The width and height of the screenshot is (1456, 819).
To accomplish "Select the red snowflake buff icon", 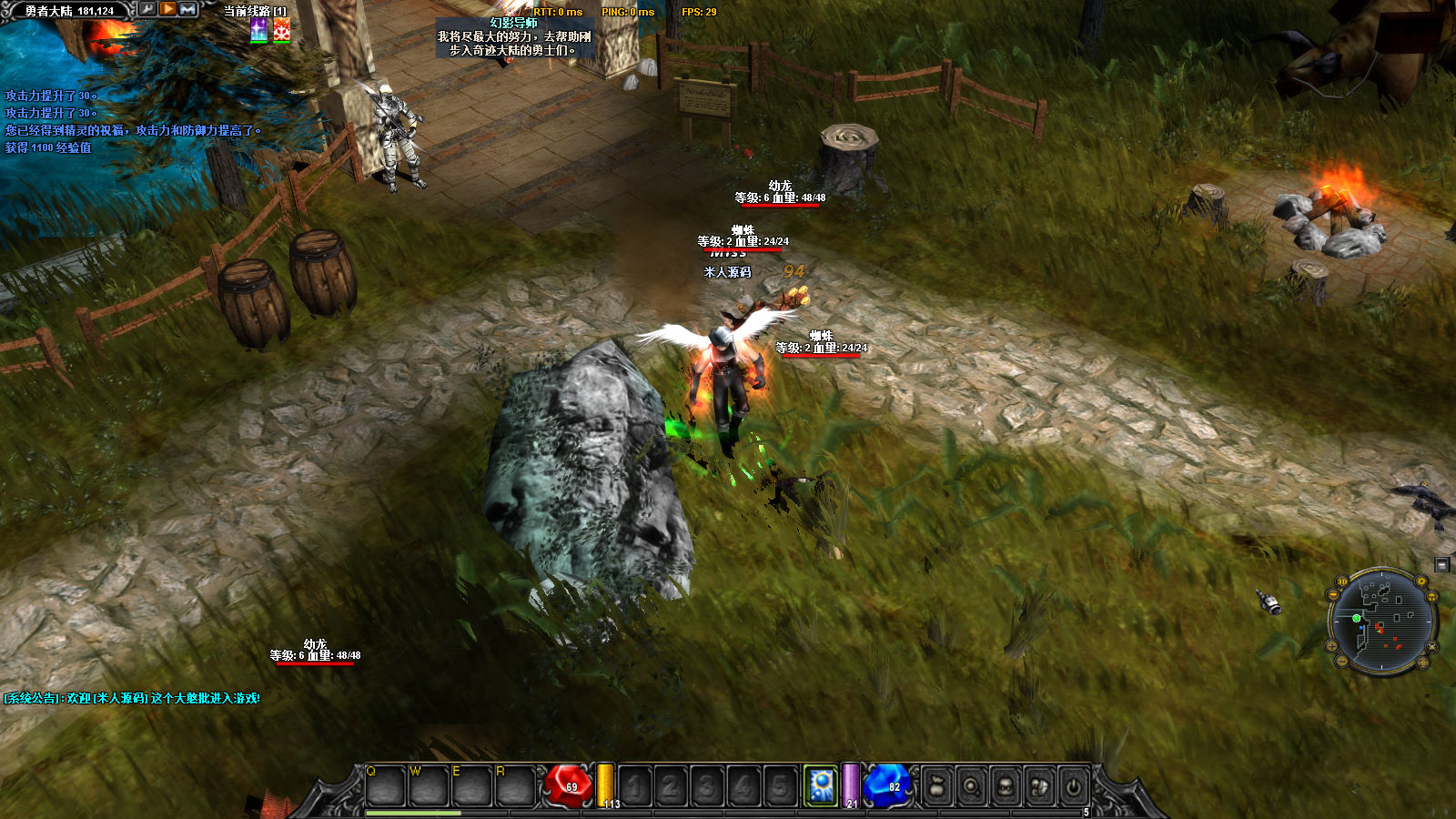I will tap(282, 30).
